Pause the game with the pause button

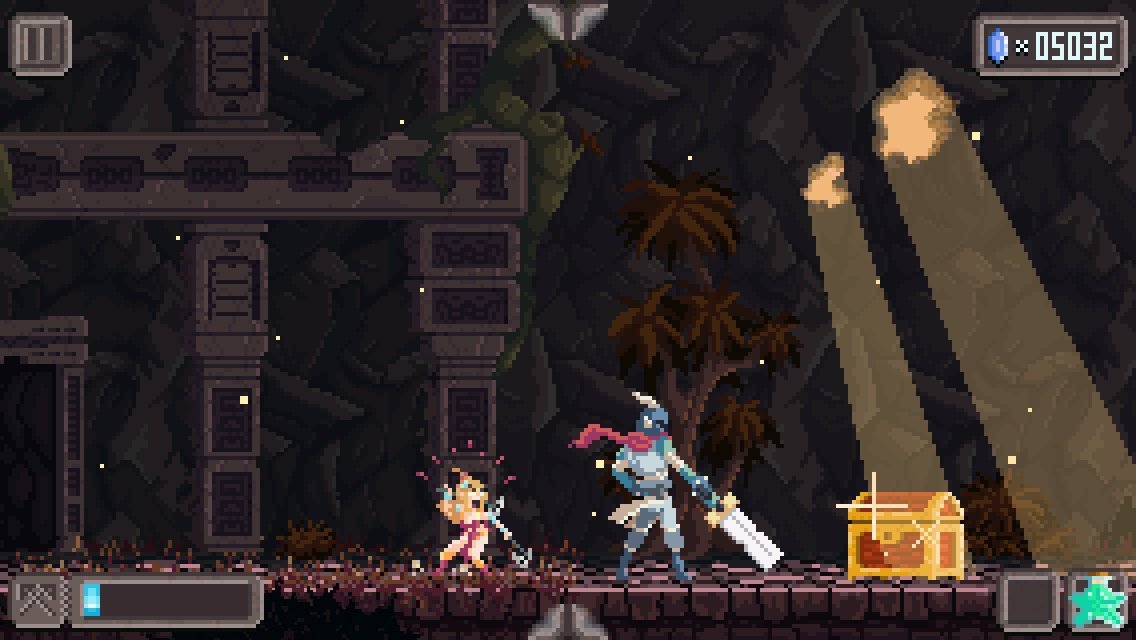tap(40, 44)
